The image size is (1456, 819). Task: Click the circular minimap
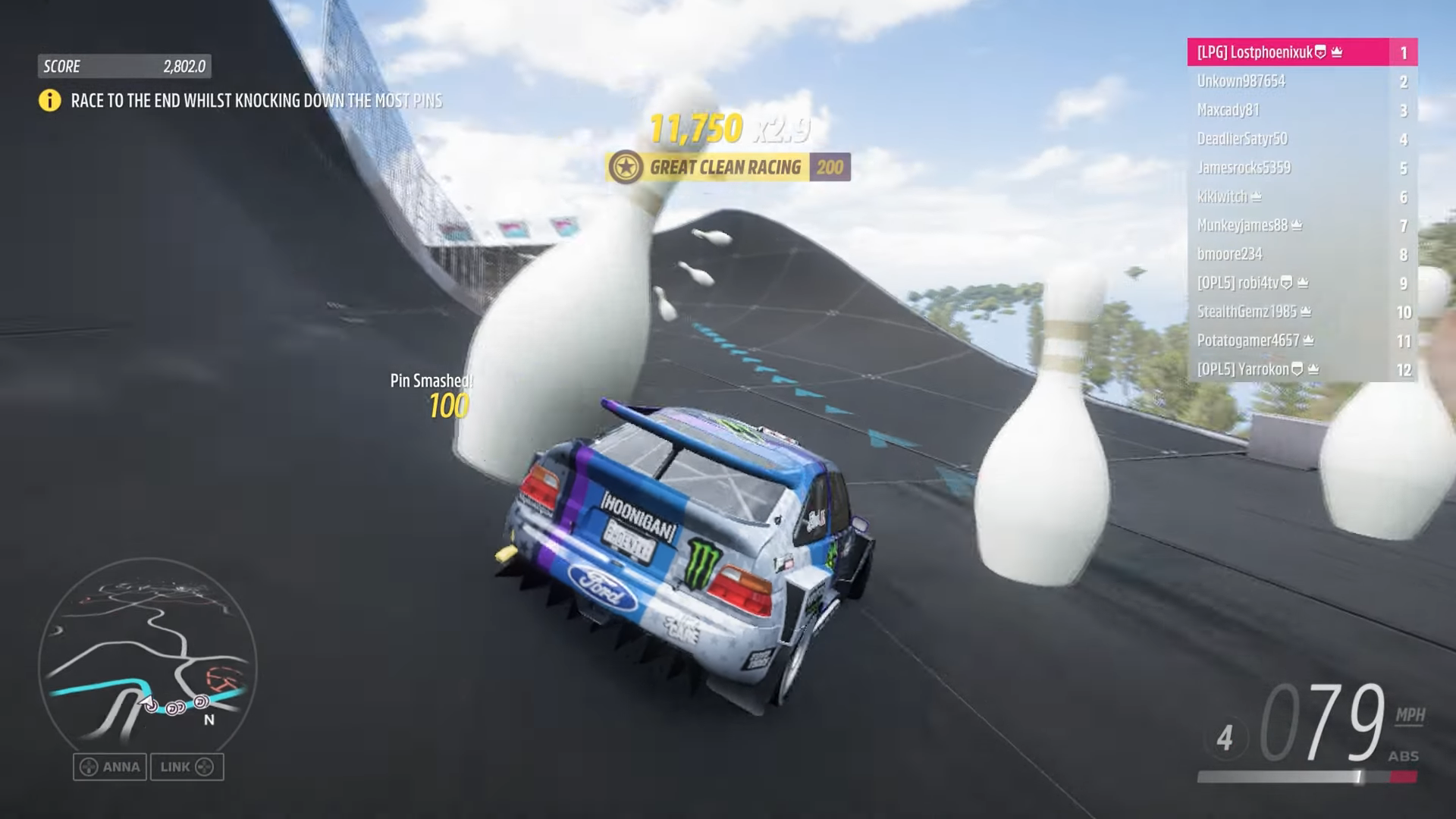point(148,667)
